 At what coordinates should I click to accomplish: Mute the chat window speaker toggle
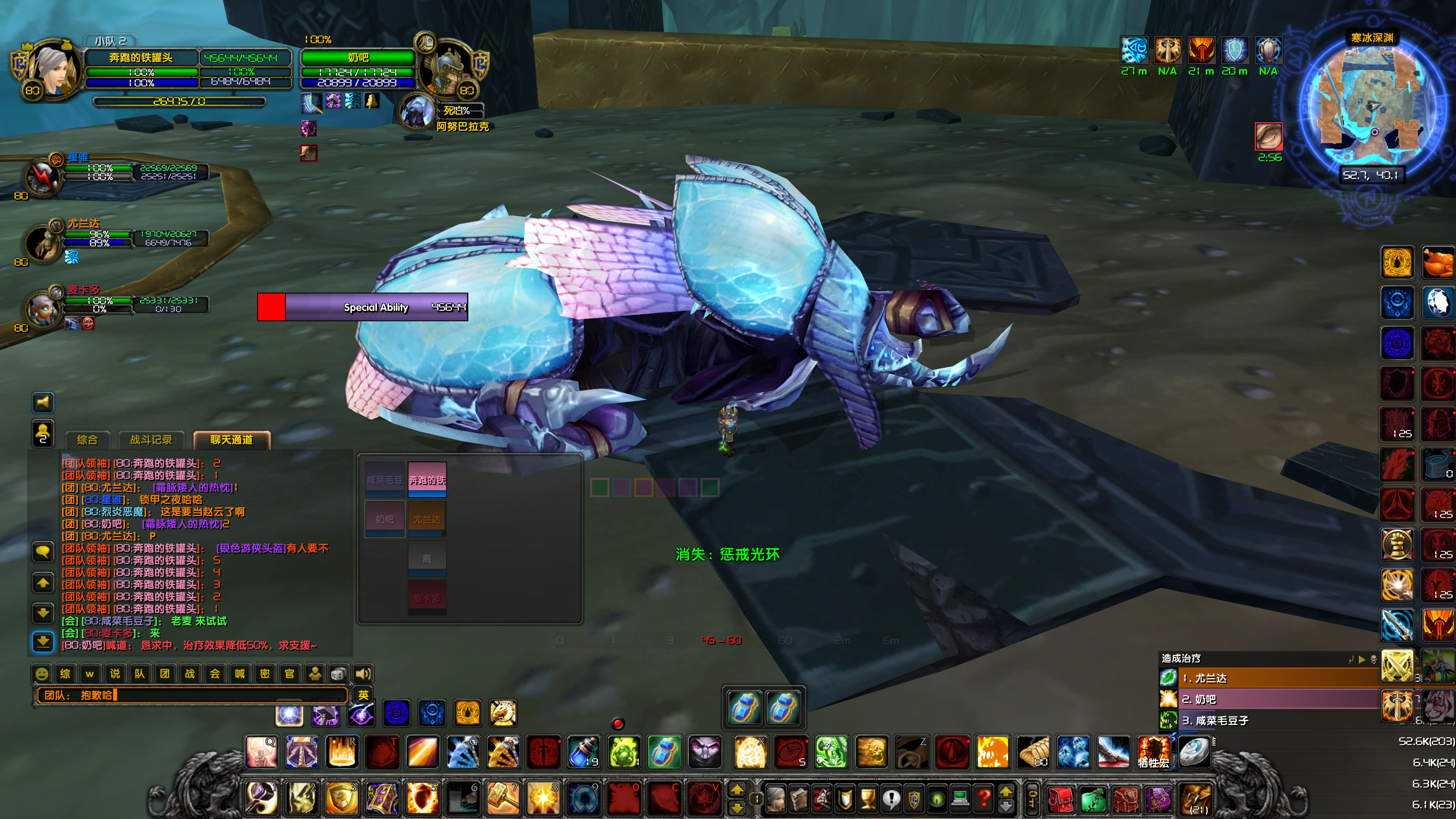[43, 402]
